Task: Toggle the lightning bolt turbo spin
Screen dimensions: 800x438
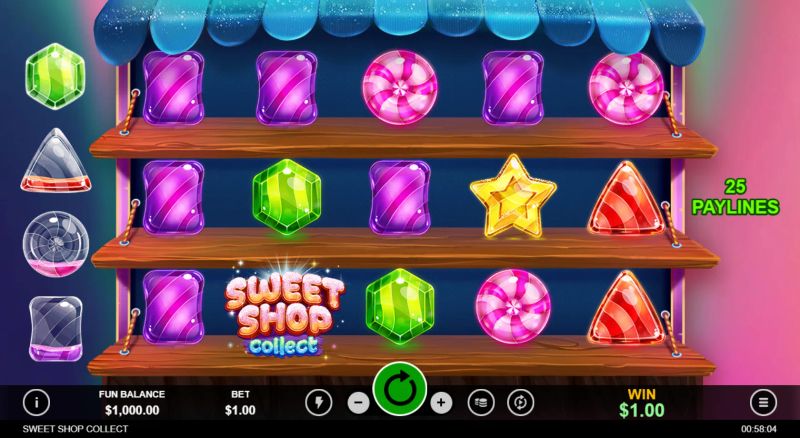Action: [x=320, y=403]
